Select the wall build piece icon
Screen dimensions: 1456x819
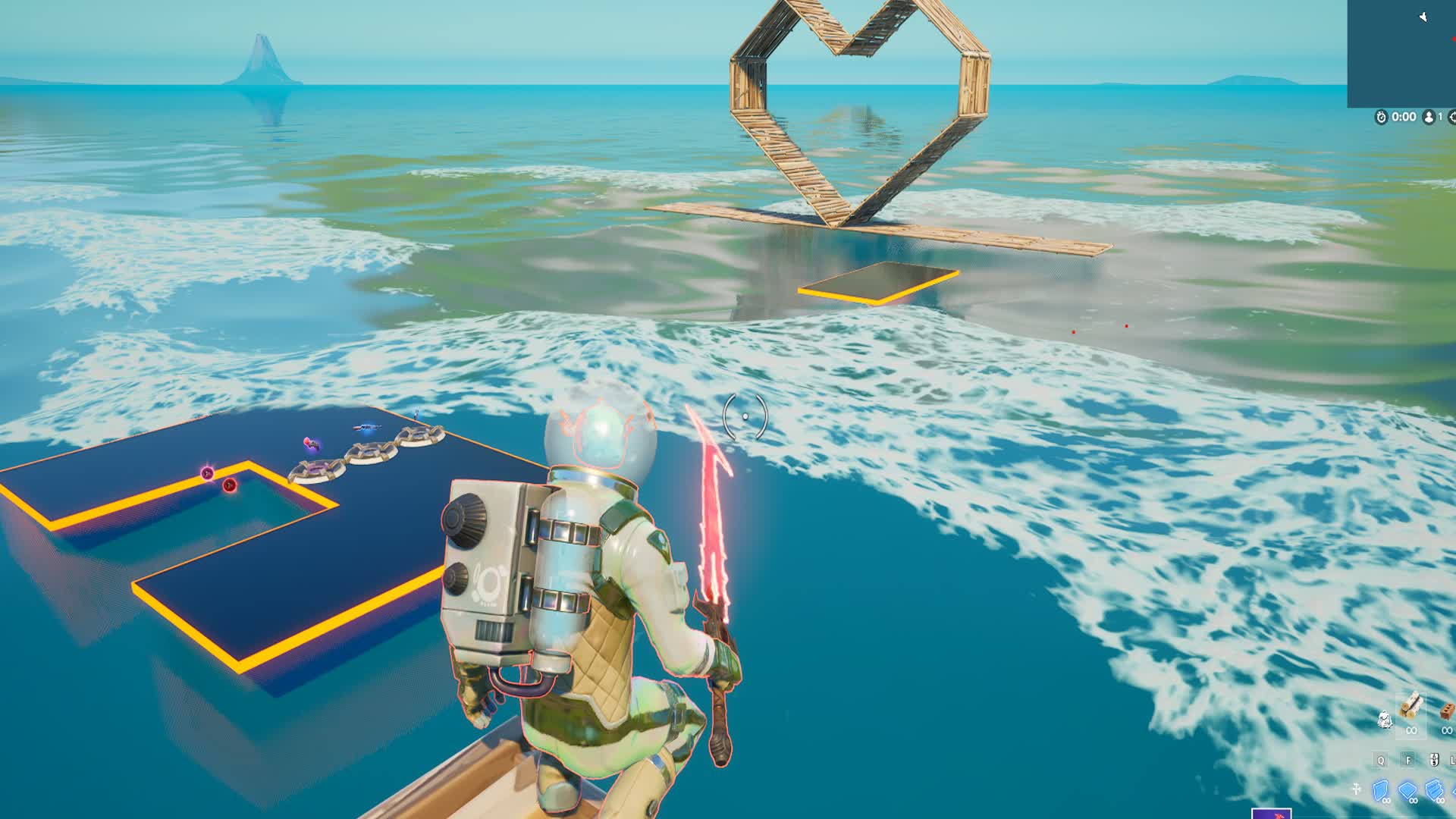pos(1380,789)
